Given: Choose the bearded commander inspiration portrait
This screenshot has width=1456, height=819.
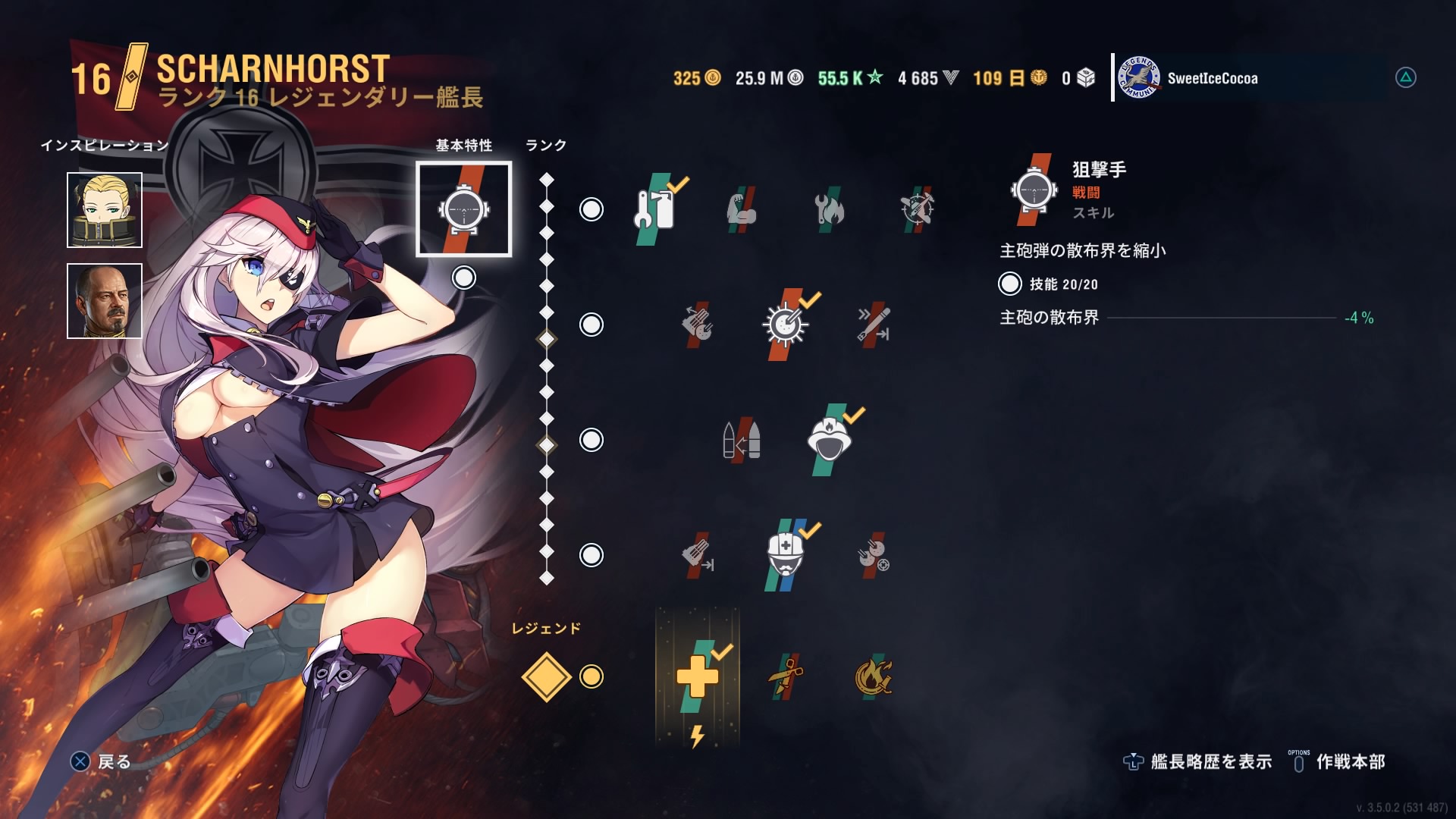Looking at the screenshot, I should 105,301.
